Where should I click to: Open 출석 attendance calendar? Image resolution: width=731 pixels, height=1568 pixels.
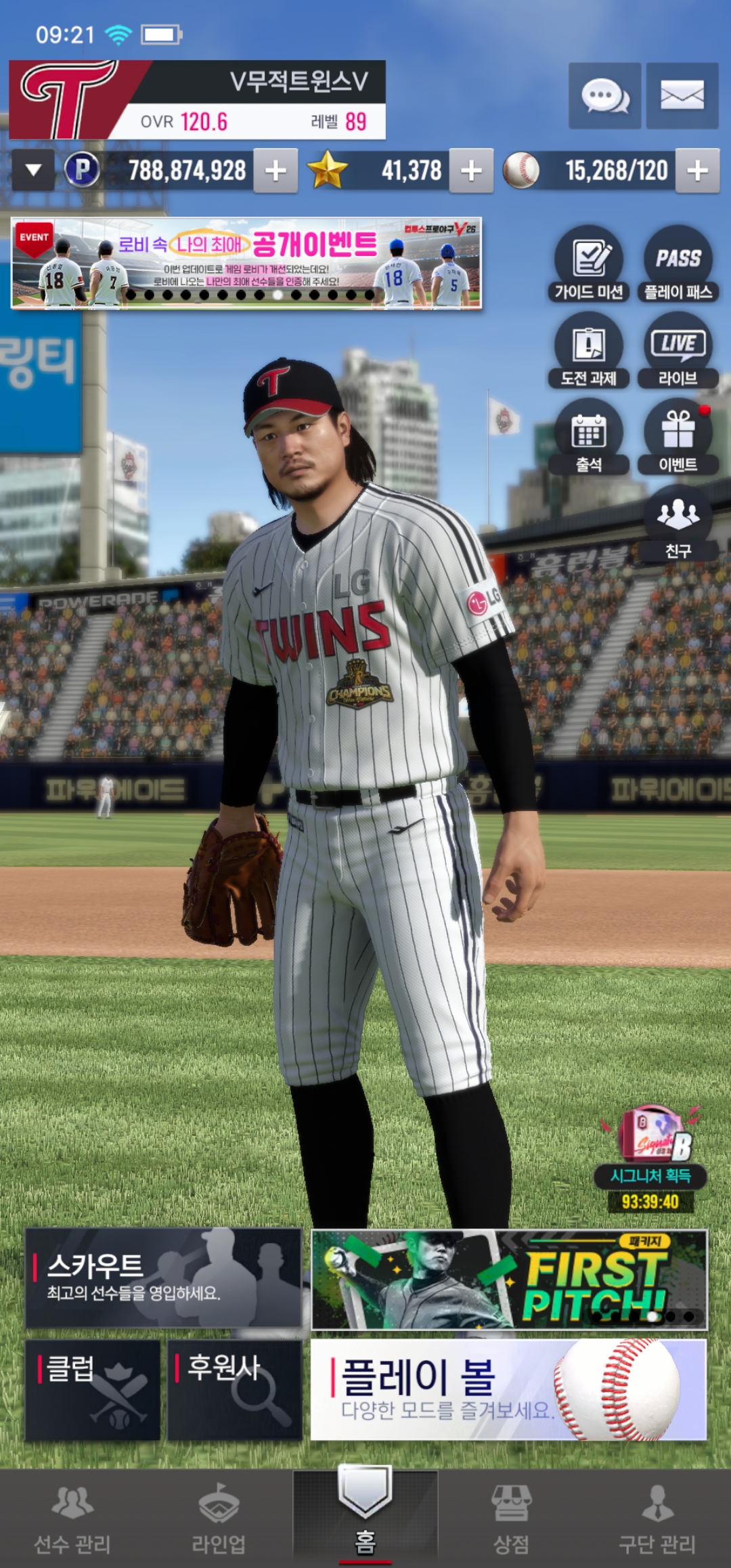pos(589,437)
